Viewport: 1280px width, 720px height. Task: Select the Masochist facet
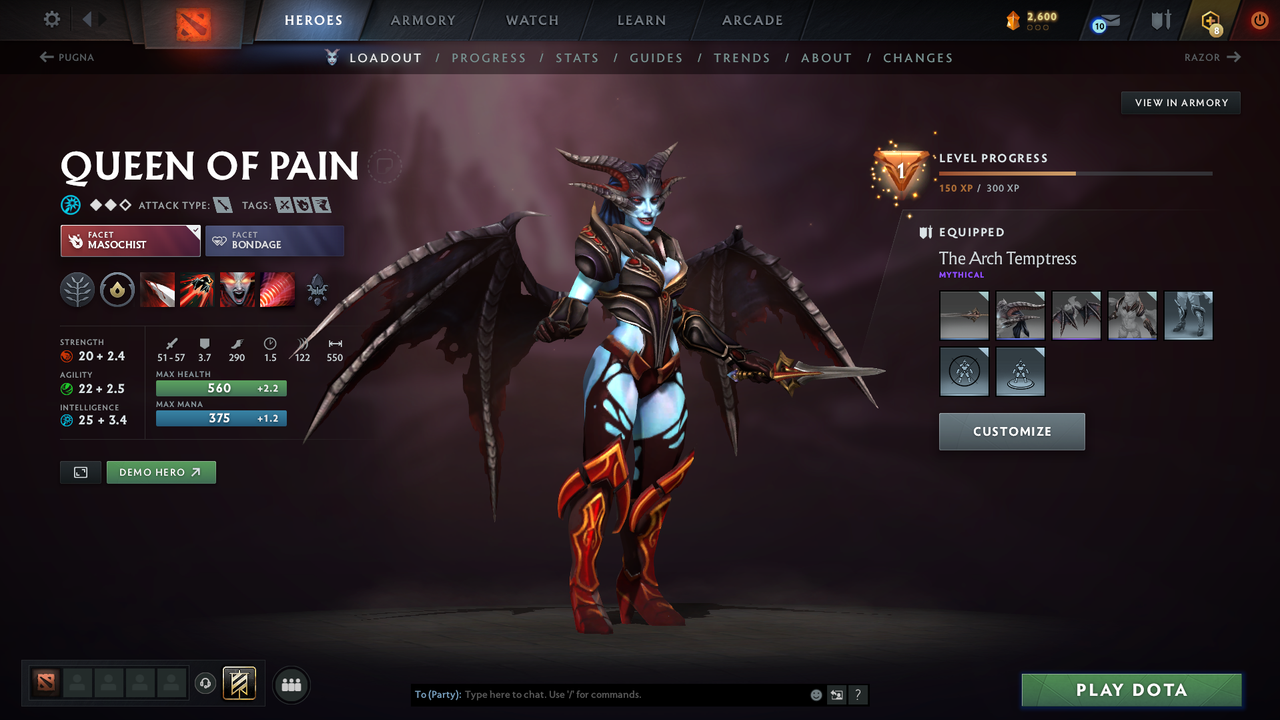(130, 240)
